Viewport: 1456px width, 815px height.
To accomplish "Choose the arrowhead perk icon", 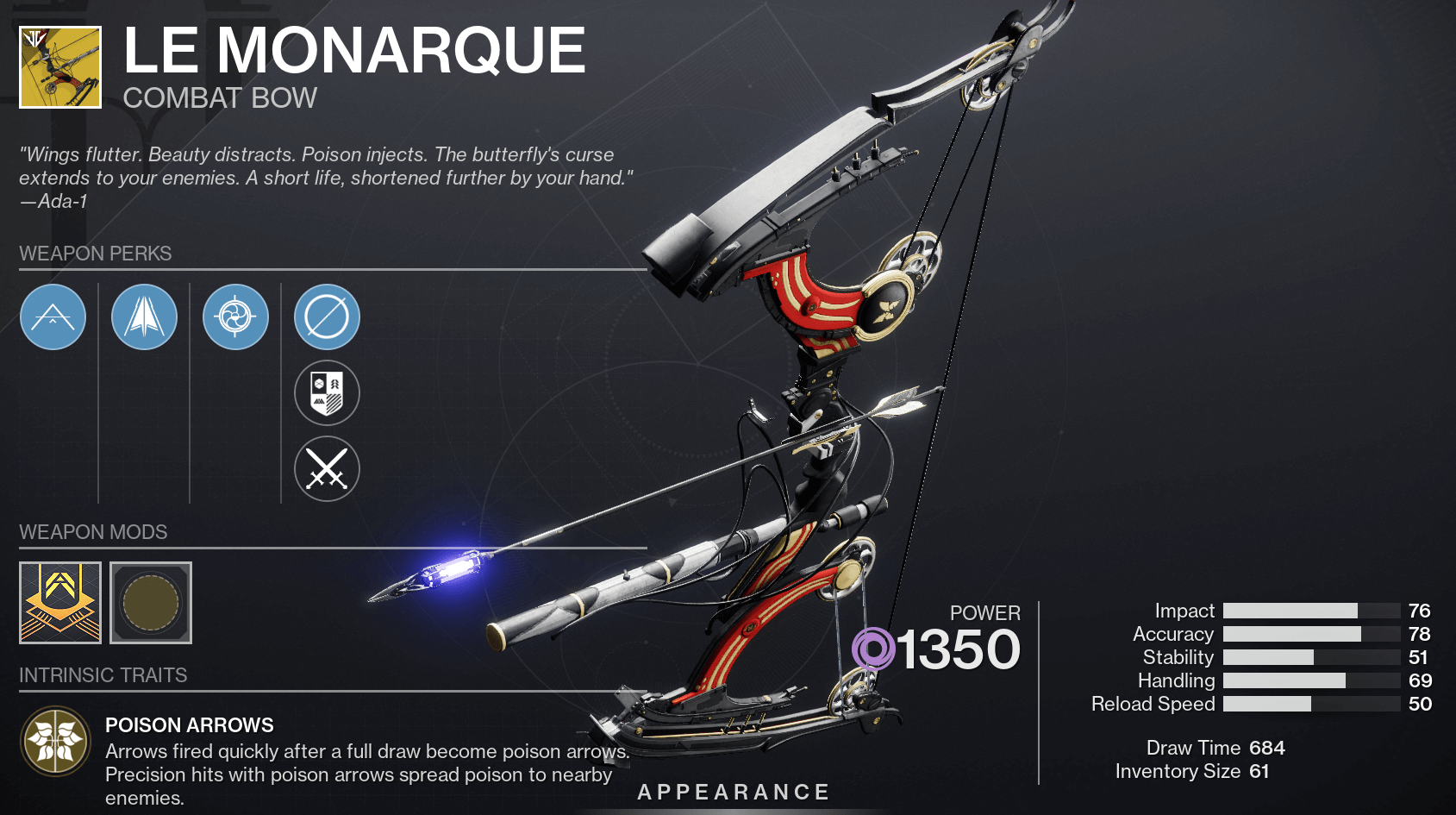I will pyautogui.click(x=144, y=317).
